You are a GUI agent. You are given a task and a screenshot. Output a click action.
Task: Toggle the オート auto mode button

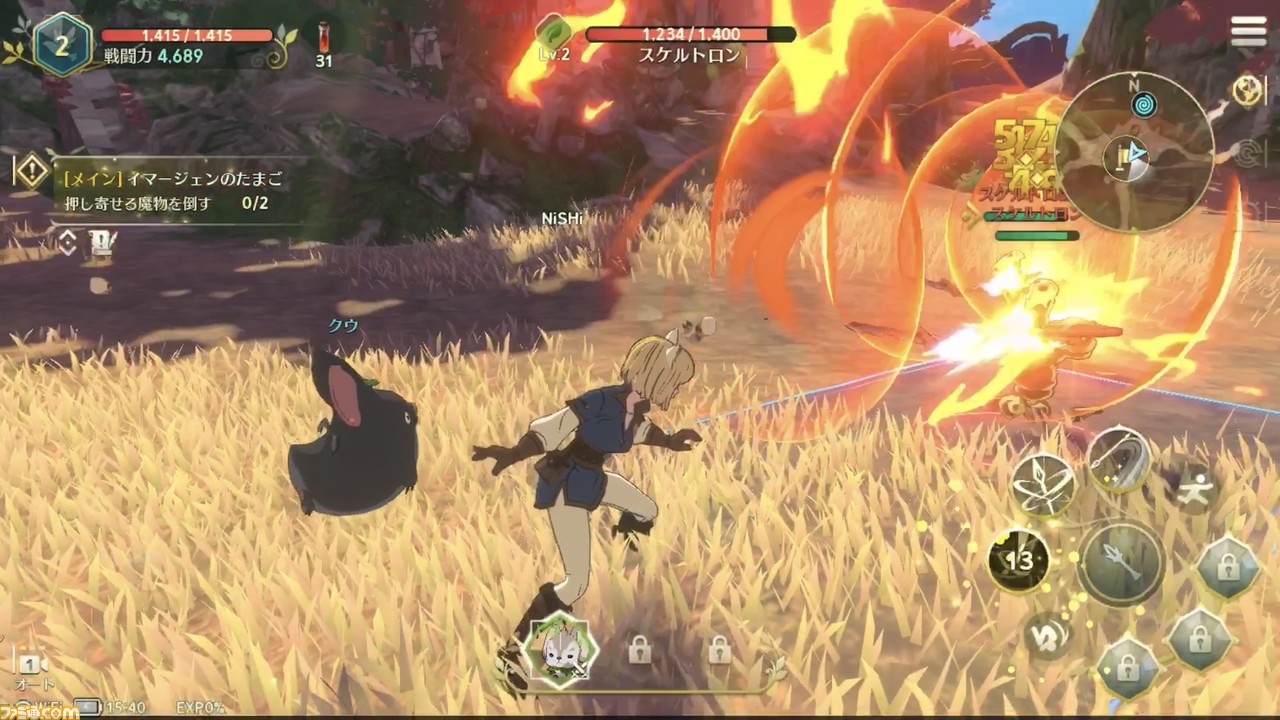pos(32,670)
